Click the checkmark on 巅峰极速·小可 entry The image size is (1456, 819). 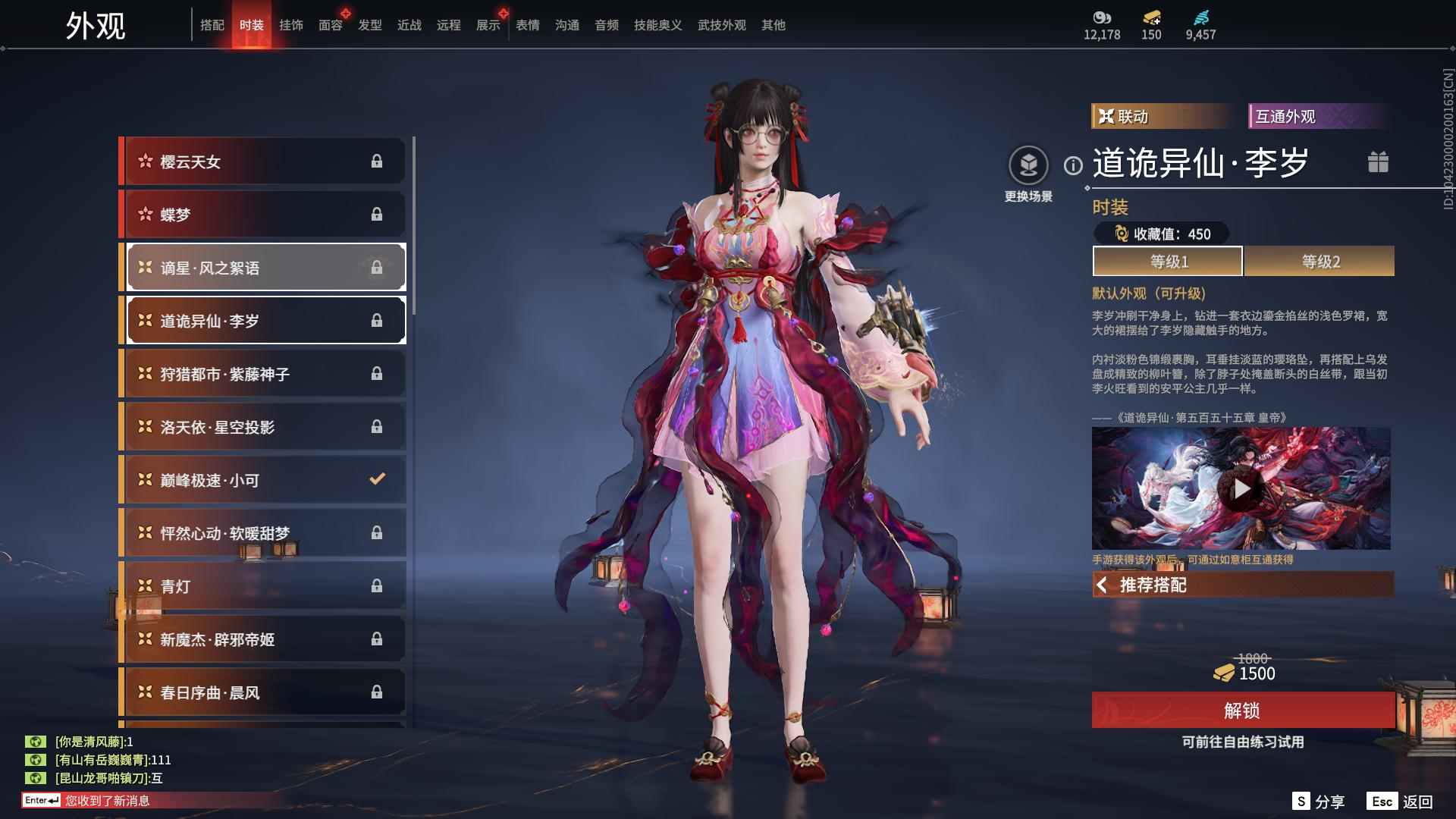click(375, 479)
